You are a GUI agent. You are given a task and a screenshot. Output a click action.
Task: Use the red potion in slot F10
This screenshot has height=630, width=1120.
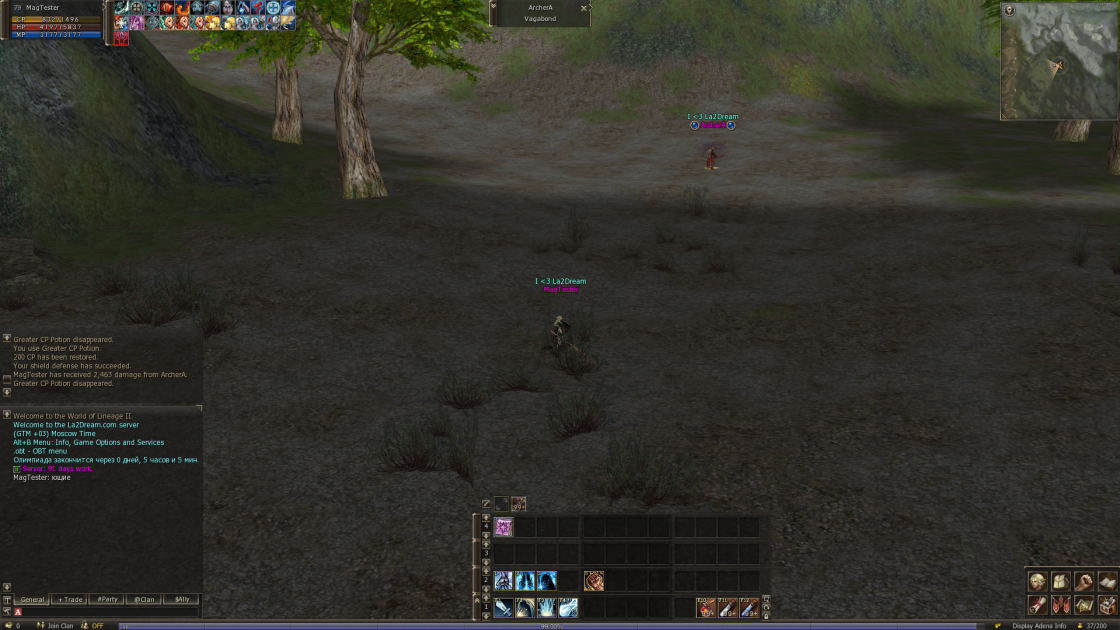[x=706, y=607]
